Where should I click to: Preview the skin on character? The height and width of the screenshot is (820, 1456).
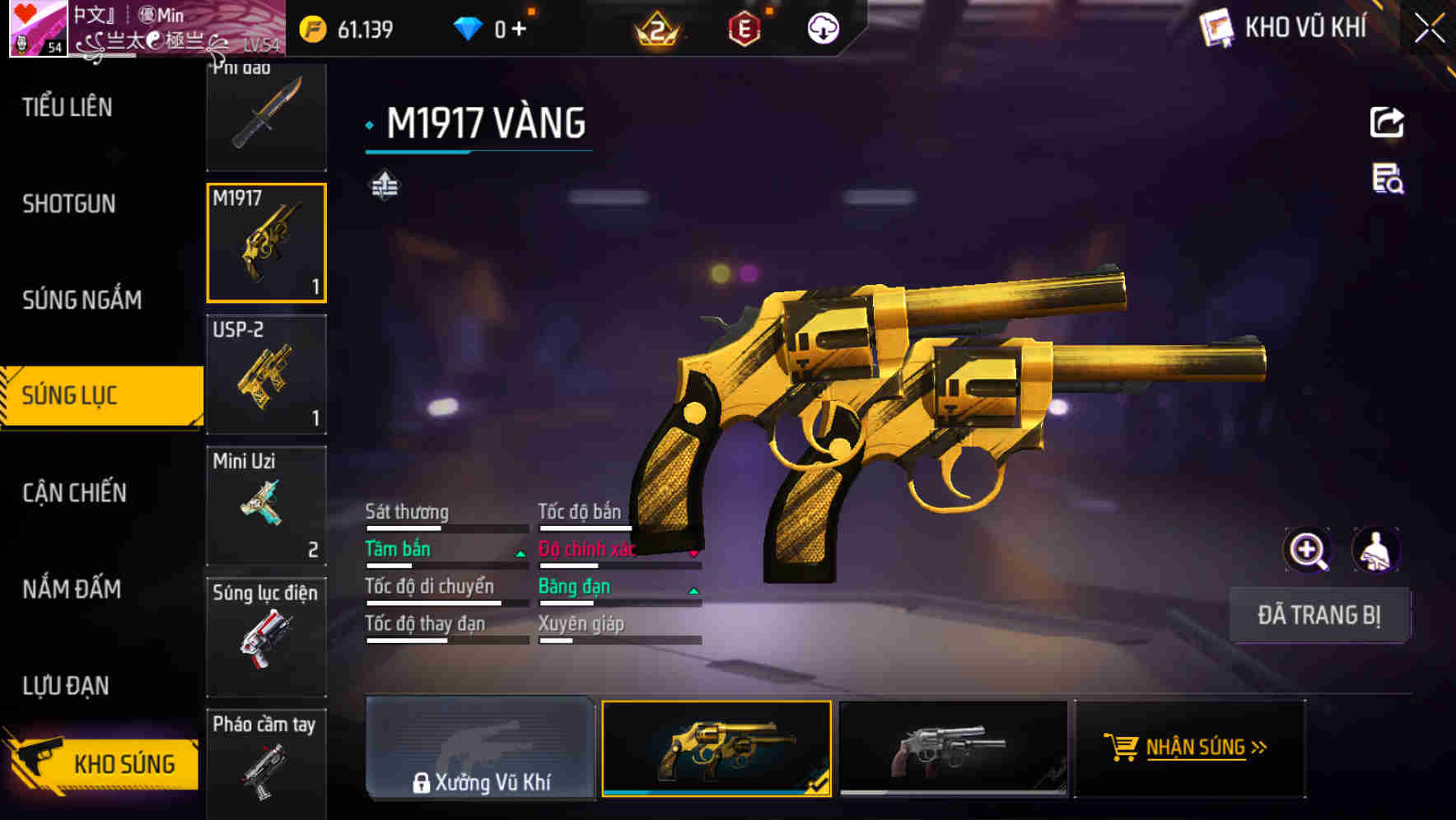pos(1375,550)
